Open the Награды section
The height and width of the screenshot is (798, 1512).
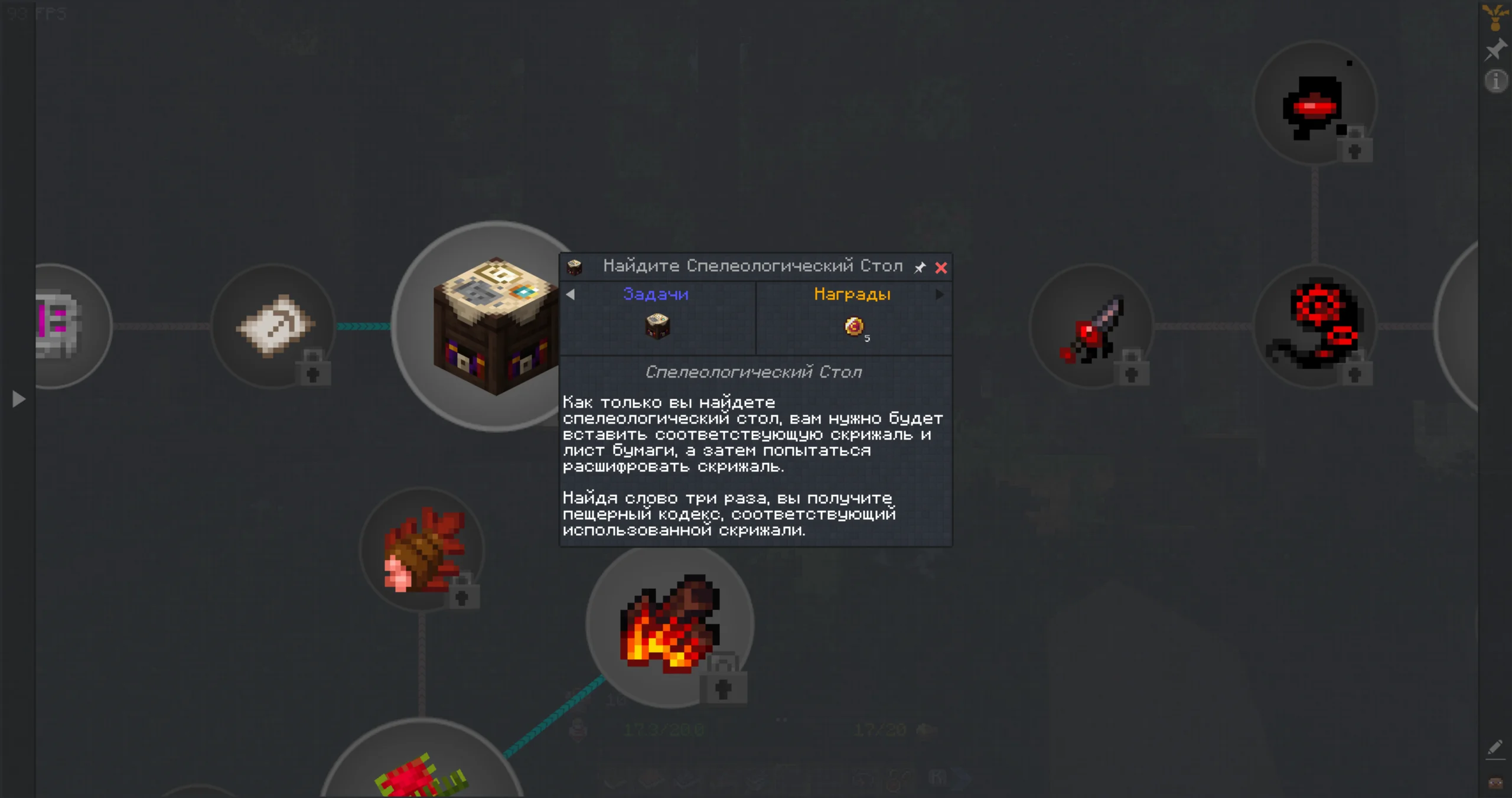pyautogui.click(x=852, y=294)
